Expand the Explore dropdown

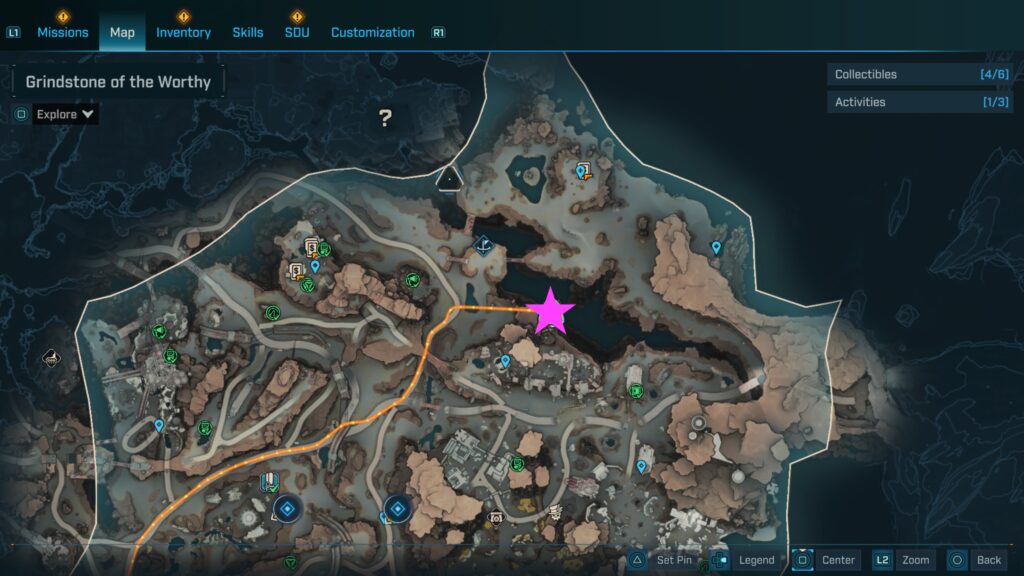(x=65, y=114)
